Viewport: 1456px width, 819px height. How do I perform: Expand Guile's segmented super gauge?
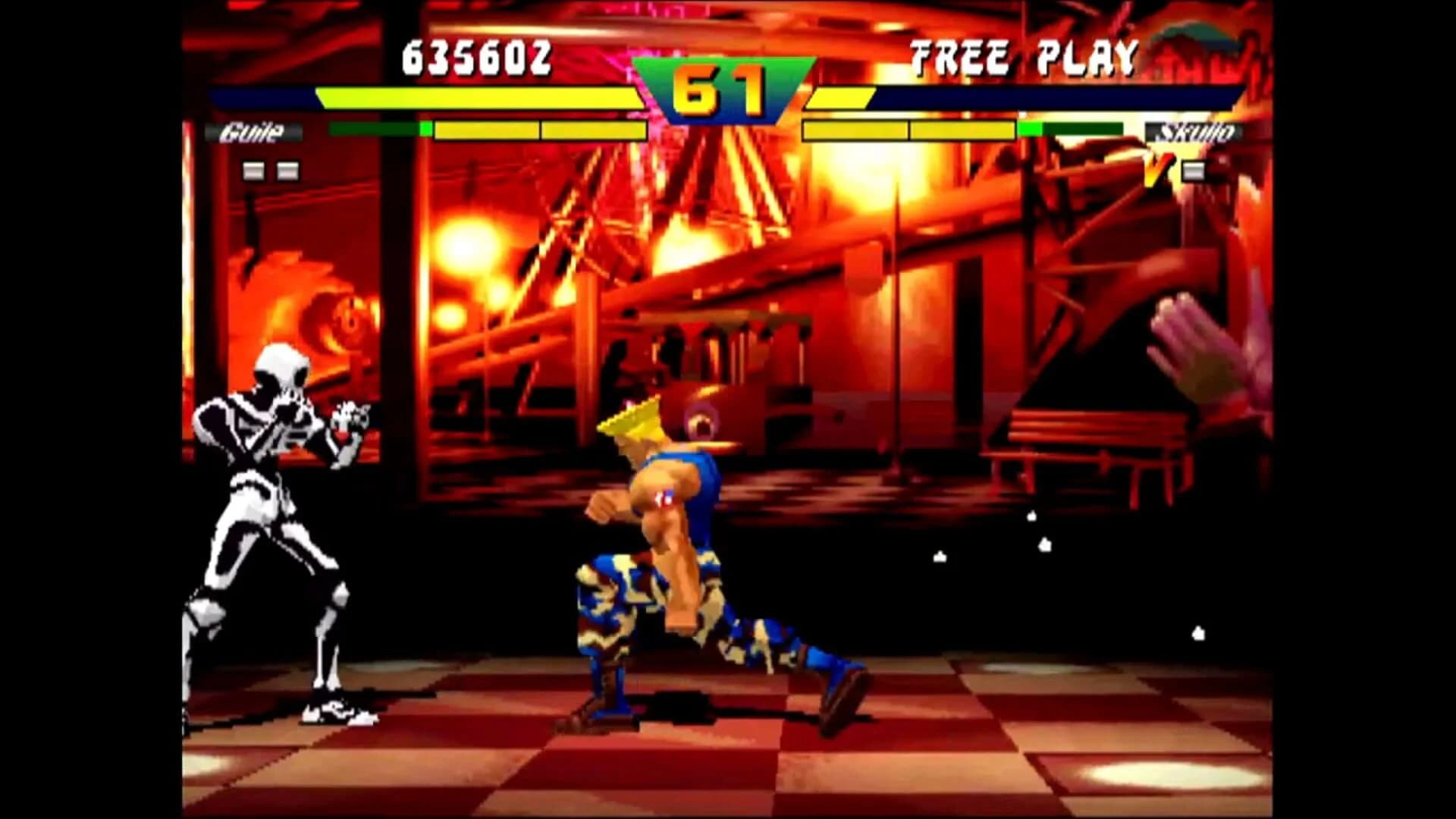click(x=531, y=130)
